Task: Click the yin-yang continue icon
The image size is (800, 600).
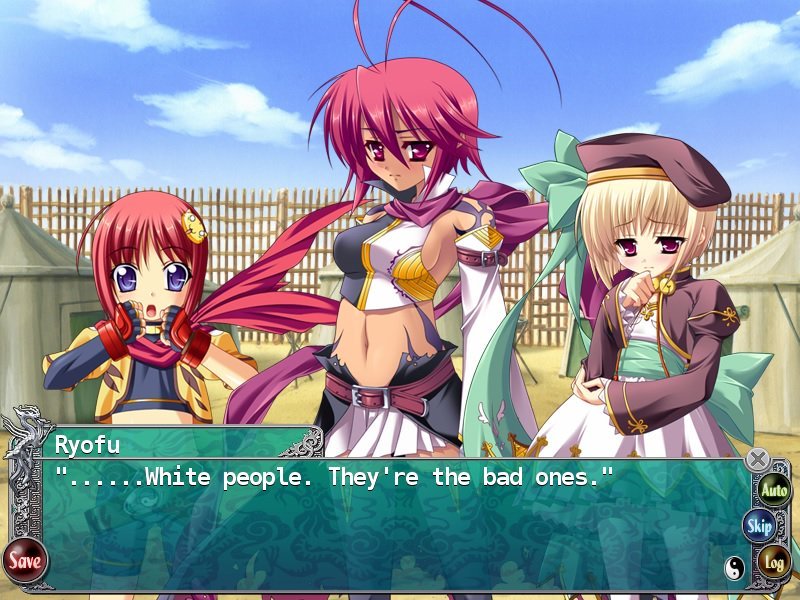Action: tap(734, 568)
